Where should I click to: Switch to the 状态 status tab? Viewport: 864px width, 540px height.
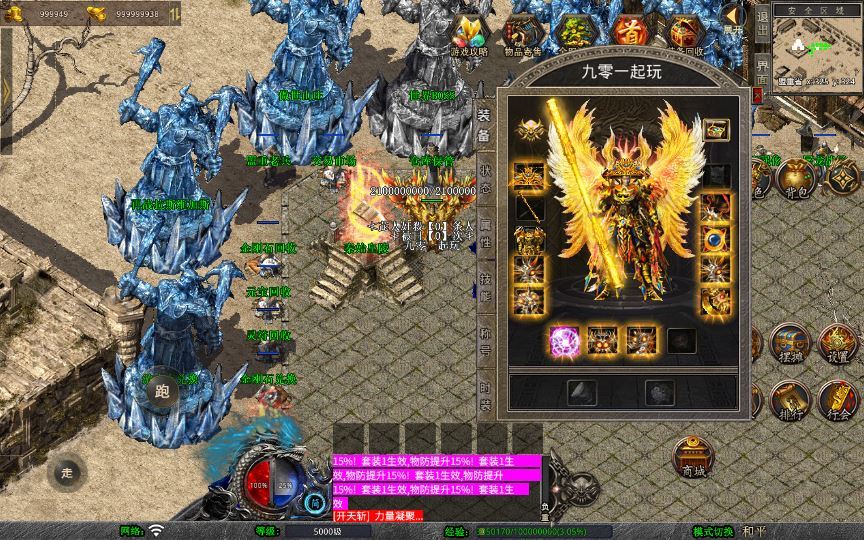[x=485, y=180]
